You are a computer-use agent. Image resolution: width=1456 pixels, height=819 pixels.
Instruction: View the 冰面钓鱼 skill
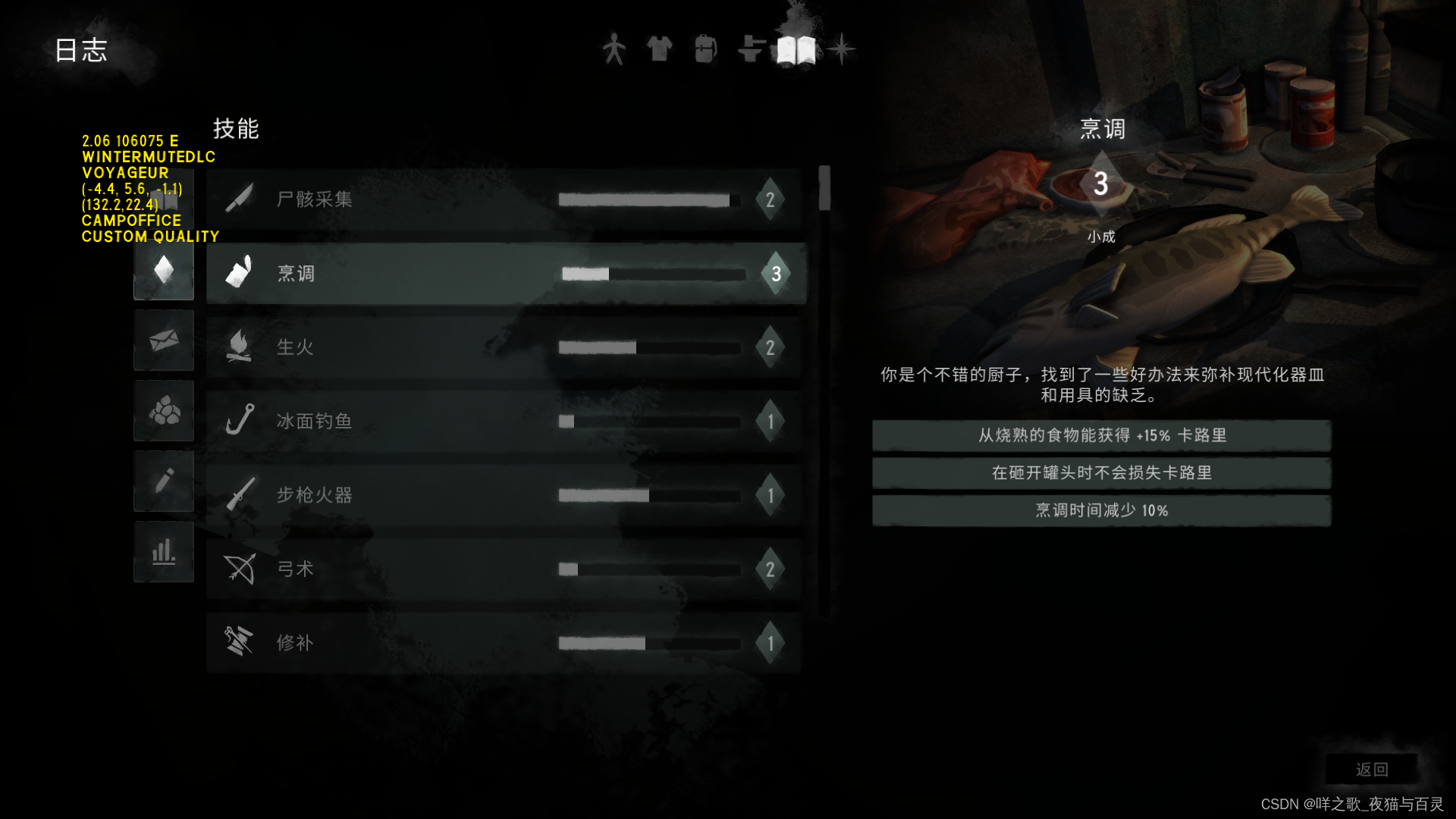504,422
